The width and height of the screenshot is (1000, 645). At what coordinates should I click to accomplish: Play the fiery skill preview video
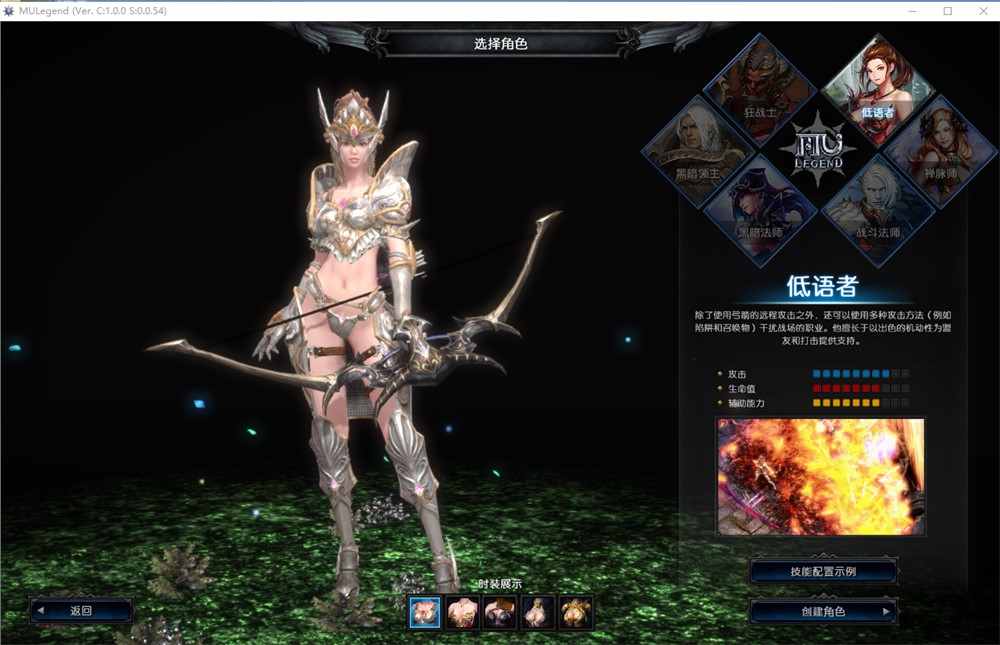(820, 476)
